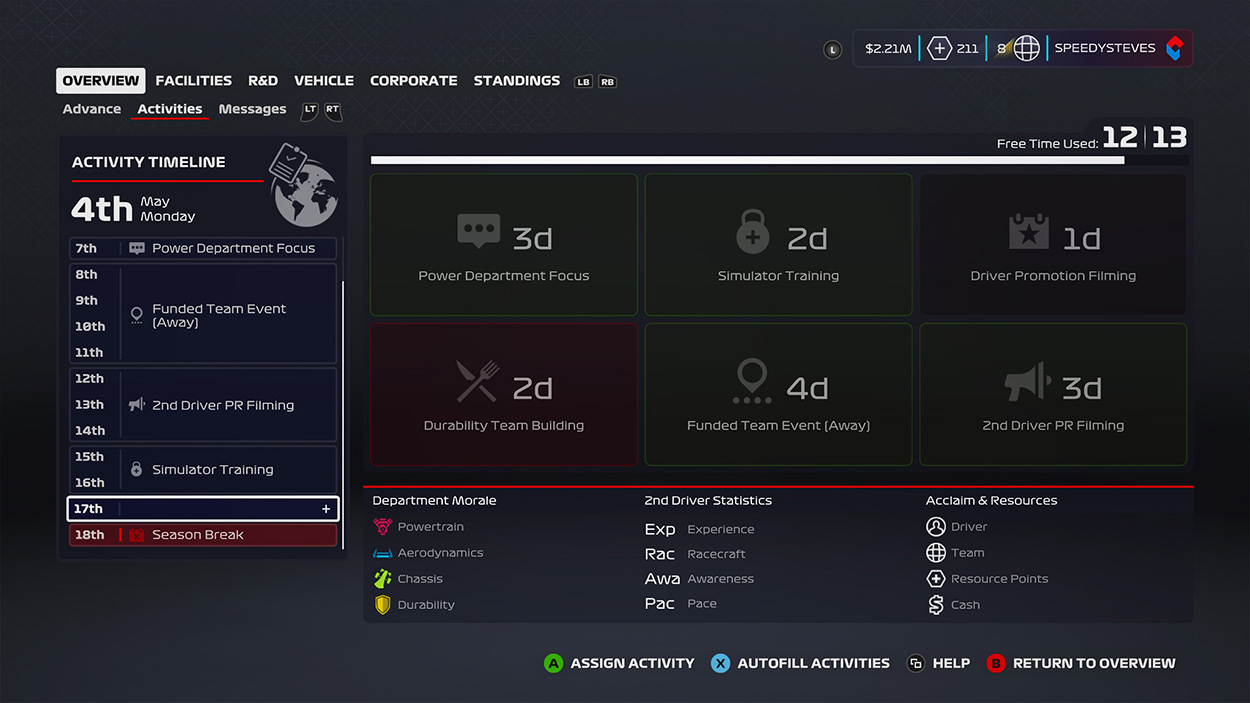Select the empty 17th timeline slot
Viewport: 1250px width, 703px height.
(x=203, y=509)
